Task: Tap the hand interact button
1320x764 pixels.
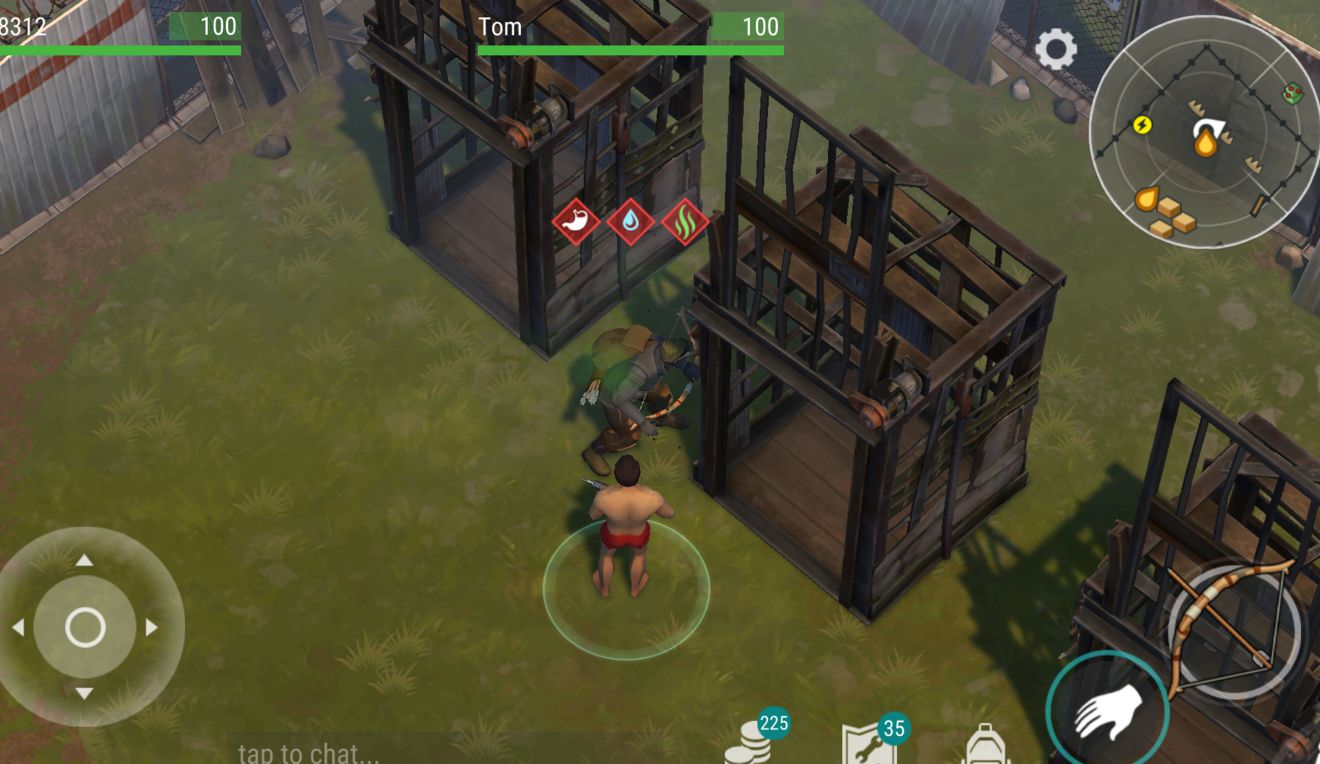Action: 1107,710
